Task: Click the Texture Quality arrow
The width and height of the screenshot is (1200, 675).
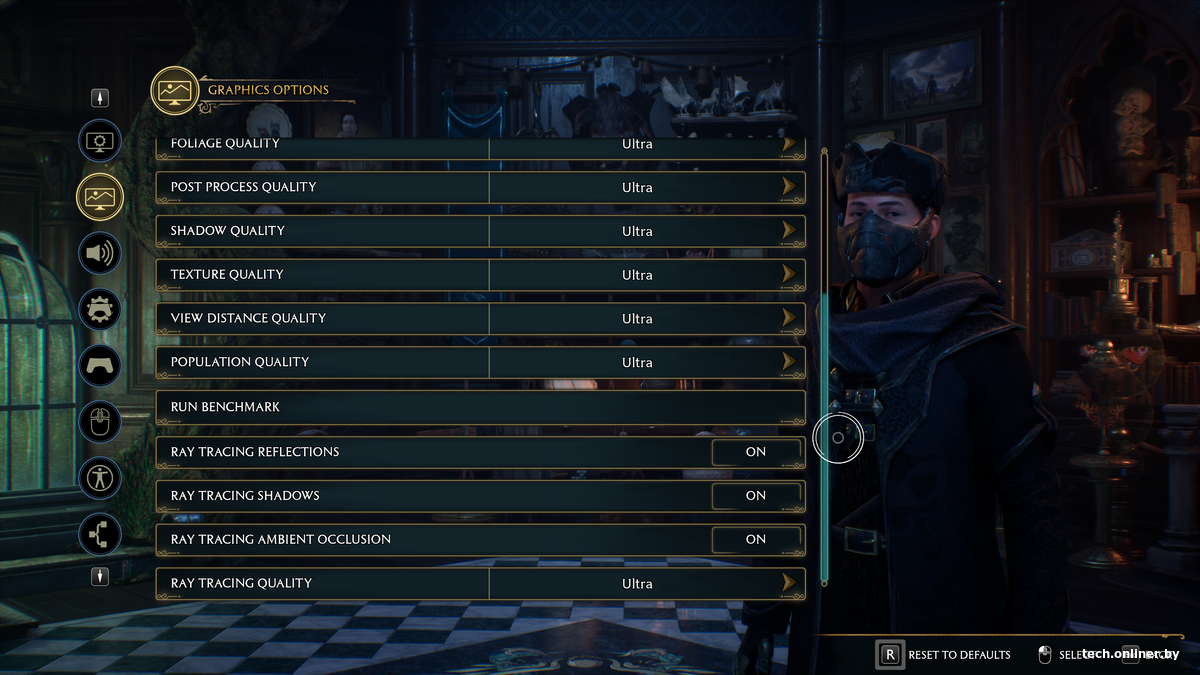Action: point(790,274)
